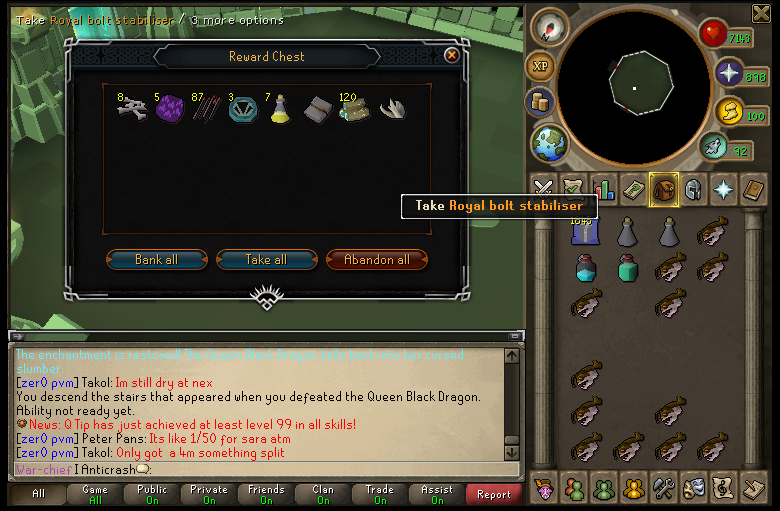Take the bones stack from the chest
The width and height of the screenshot is (780, 511).
130,109
